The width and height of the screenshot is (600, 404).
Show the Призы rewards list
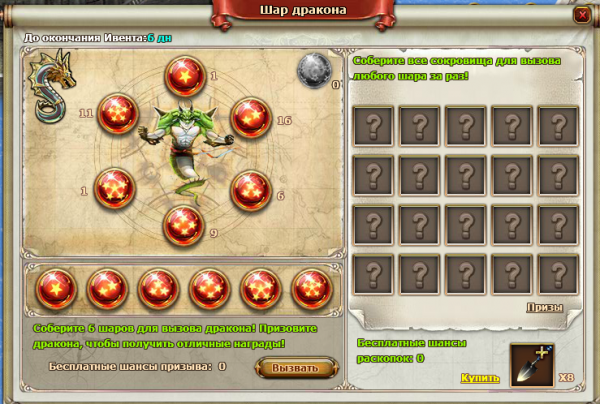click(545, 308)
